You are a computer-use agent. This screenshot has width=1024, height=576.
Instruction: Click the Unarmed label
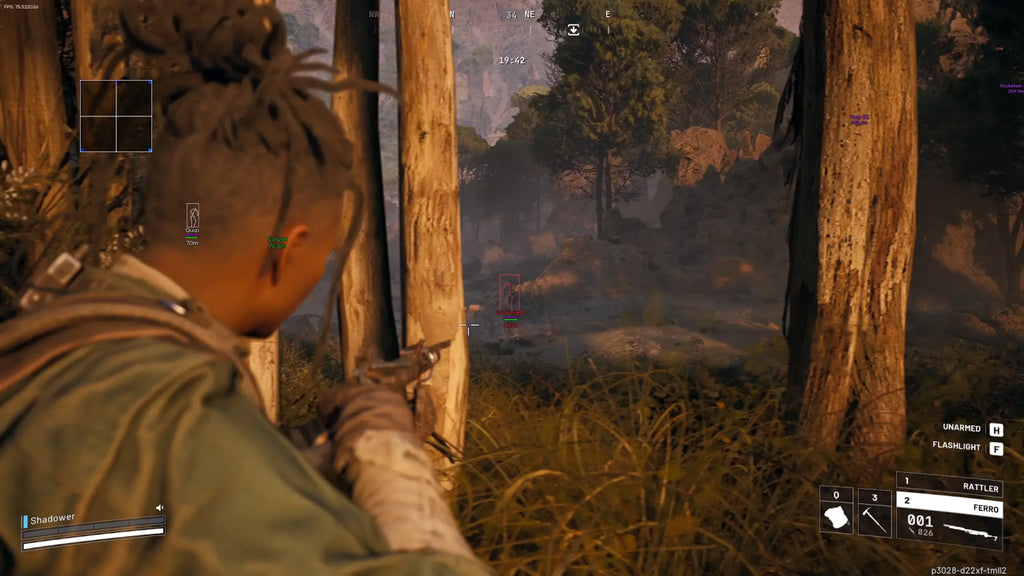(x=961, y=428)
